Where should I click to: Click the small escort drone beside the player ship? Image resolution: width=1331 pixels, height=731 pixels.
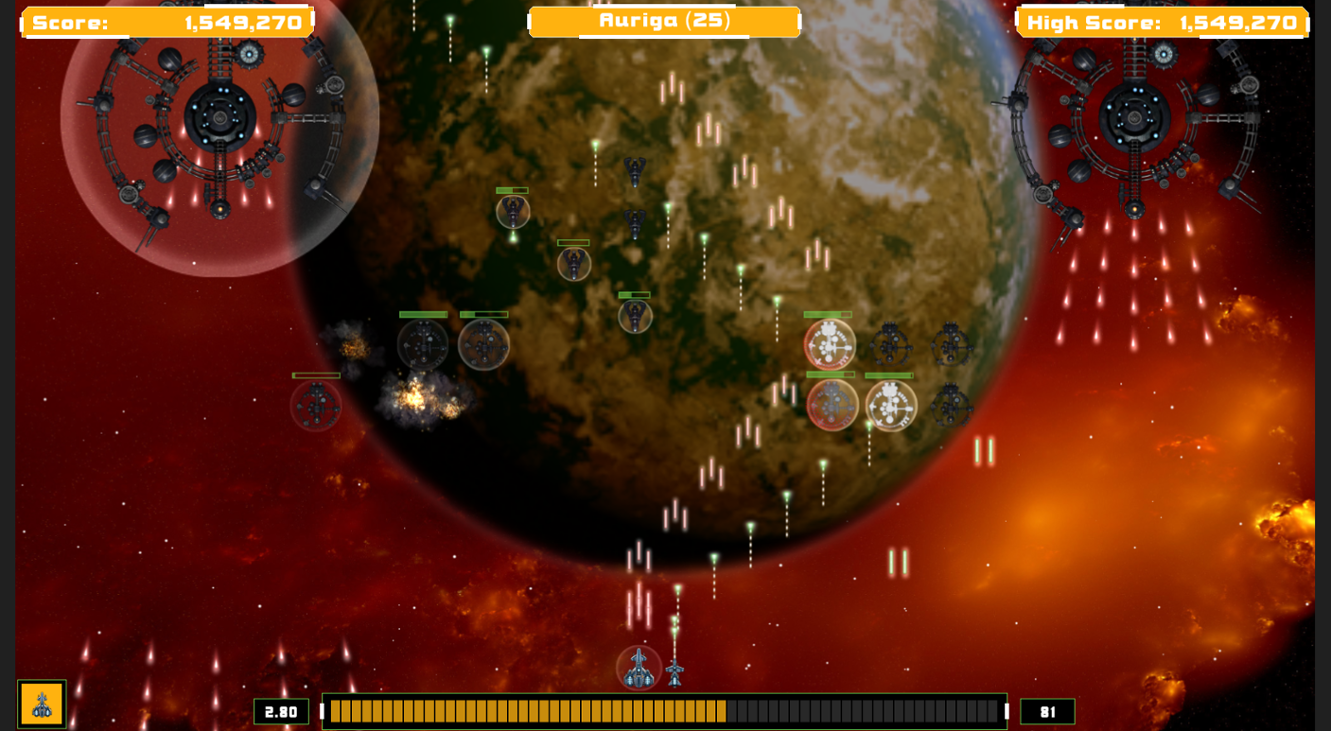click(676, 673)
